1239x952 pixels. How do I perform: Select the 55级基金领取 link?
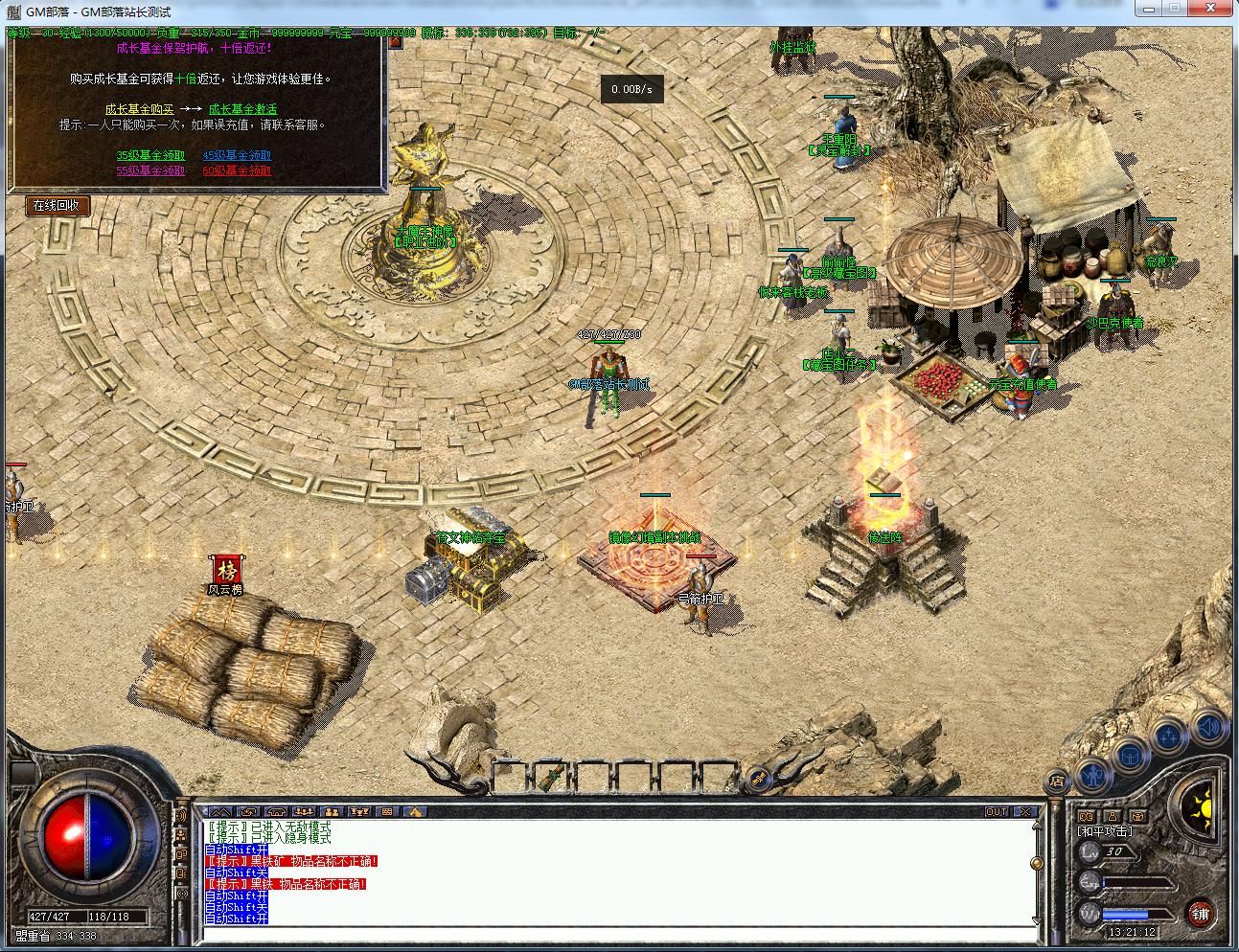tap(150, 170)
